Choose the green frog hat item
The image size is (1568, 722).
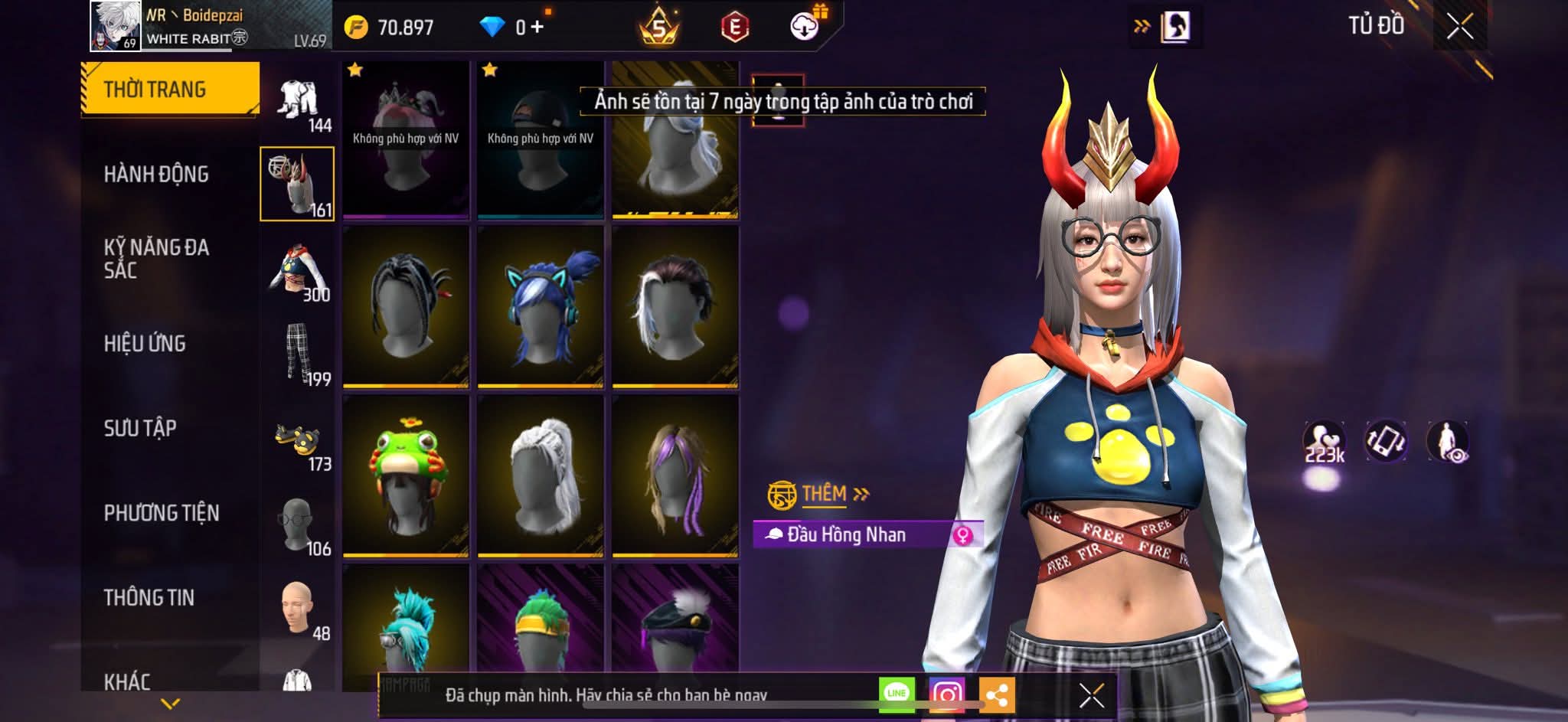(406, 475)
